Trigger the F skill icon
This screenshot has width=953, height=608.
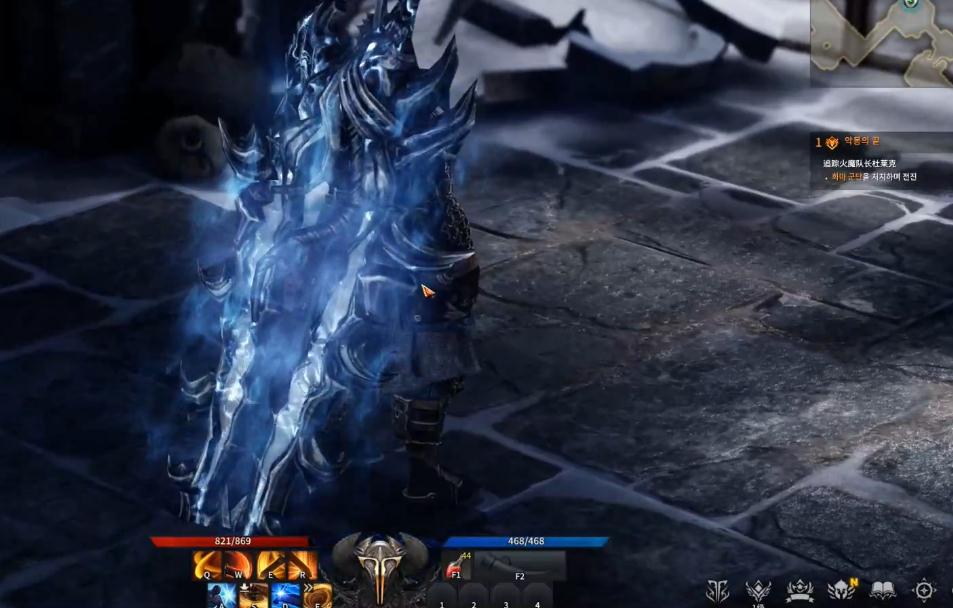[x=318, y=596]
